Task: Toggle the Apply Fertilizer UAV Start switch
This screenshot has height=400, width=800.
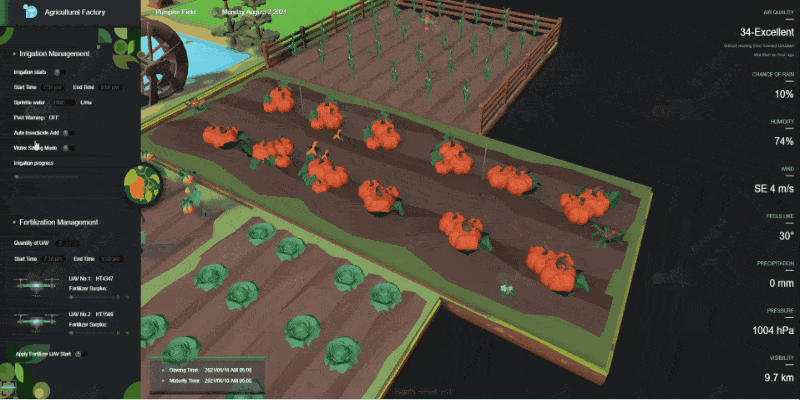Action: tap(81, 353)
